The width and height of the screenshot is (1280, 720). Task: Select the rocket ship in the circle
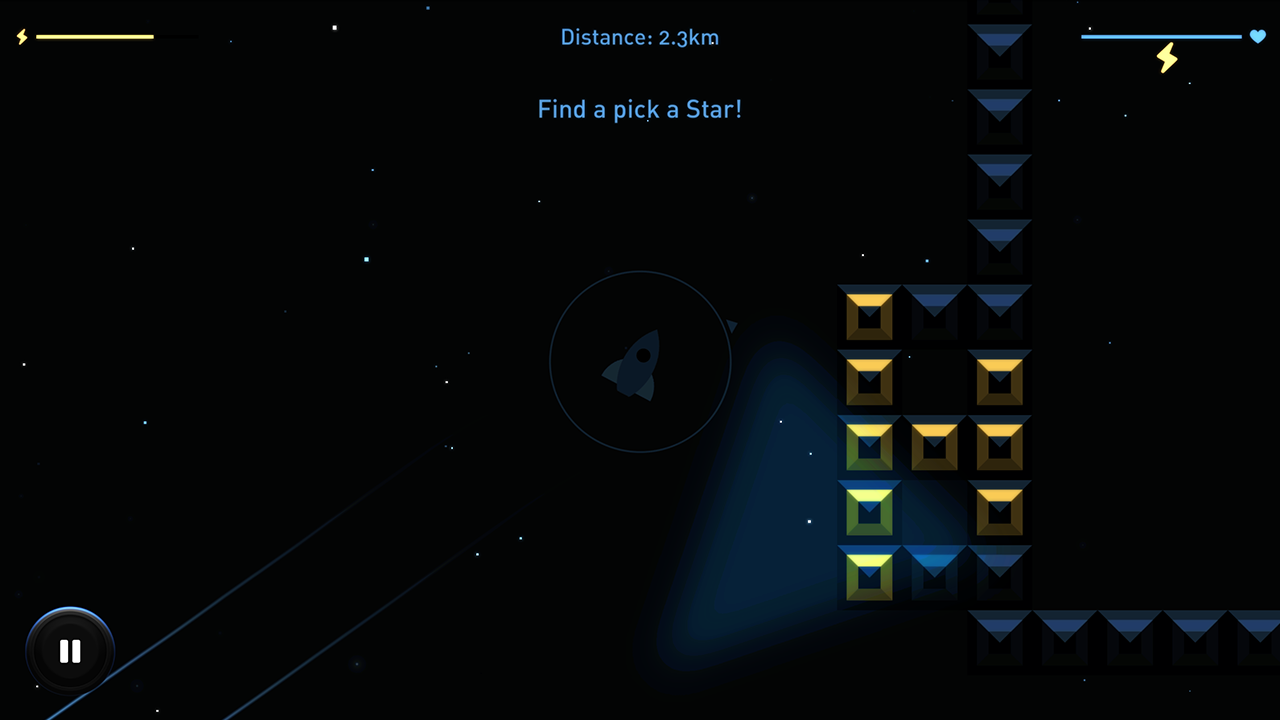point(640,365)
